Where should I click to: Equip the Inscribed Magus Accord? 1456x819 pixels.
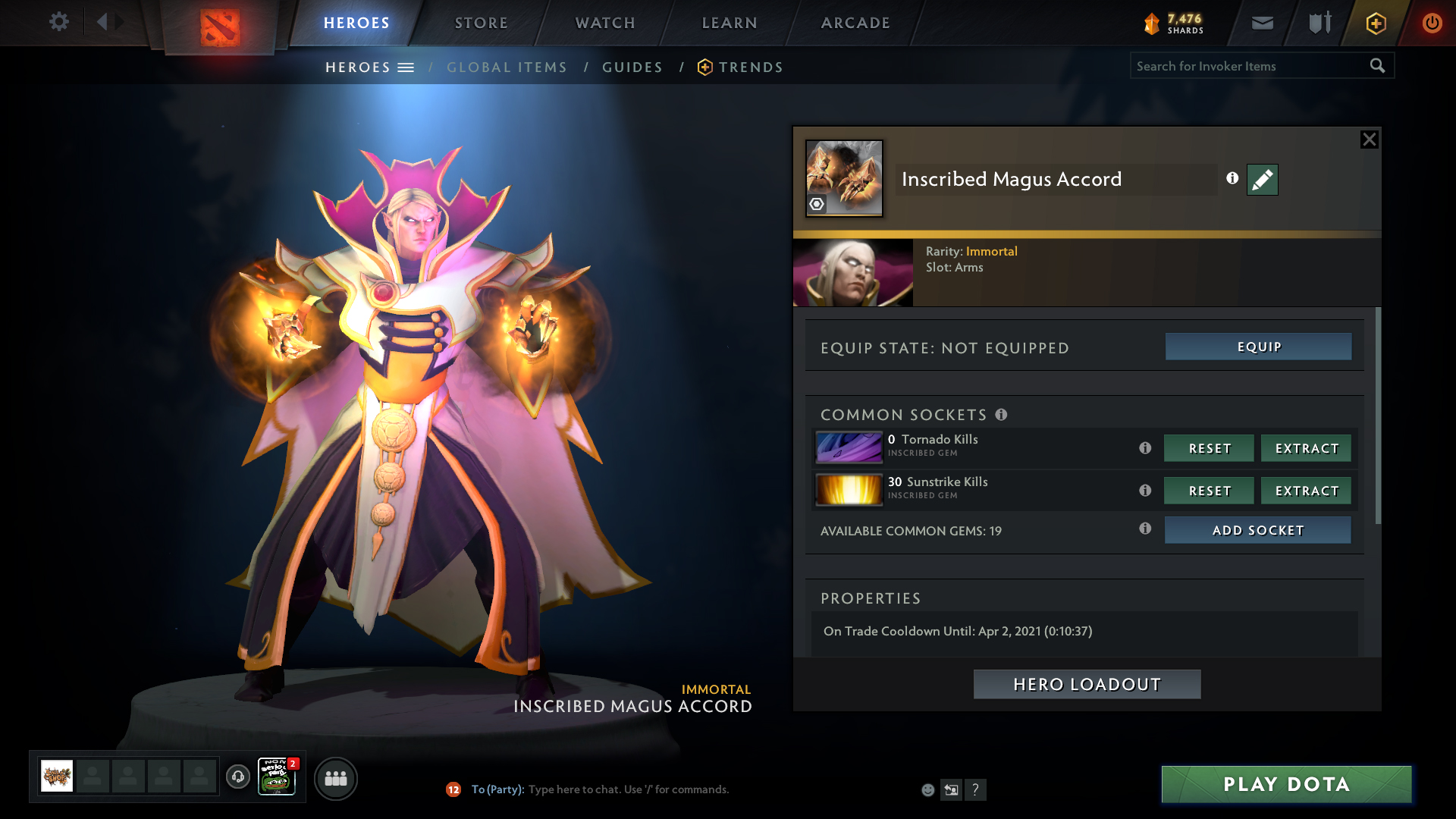[x=1258, y=347]
